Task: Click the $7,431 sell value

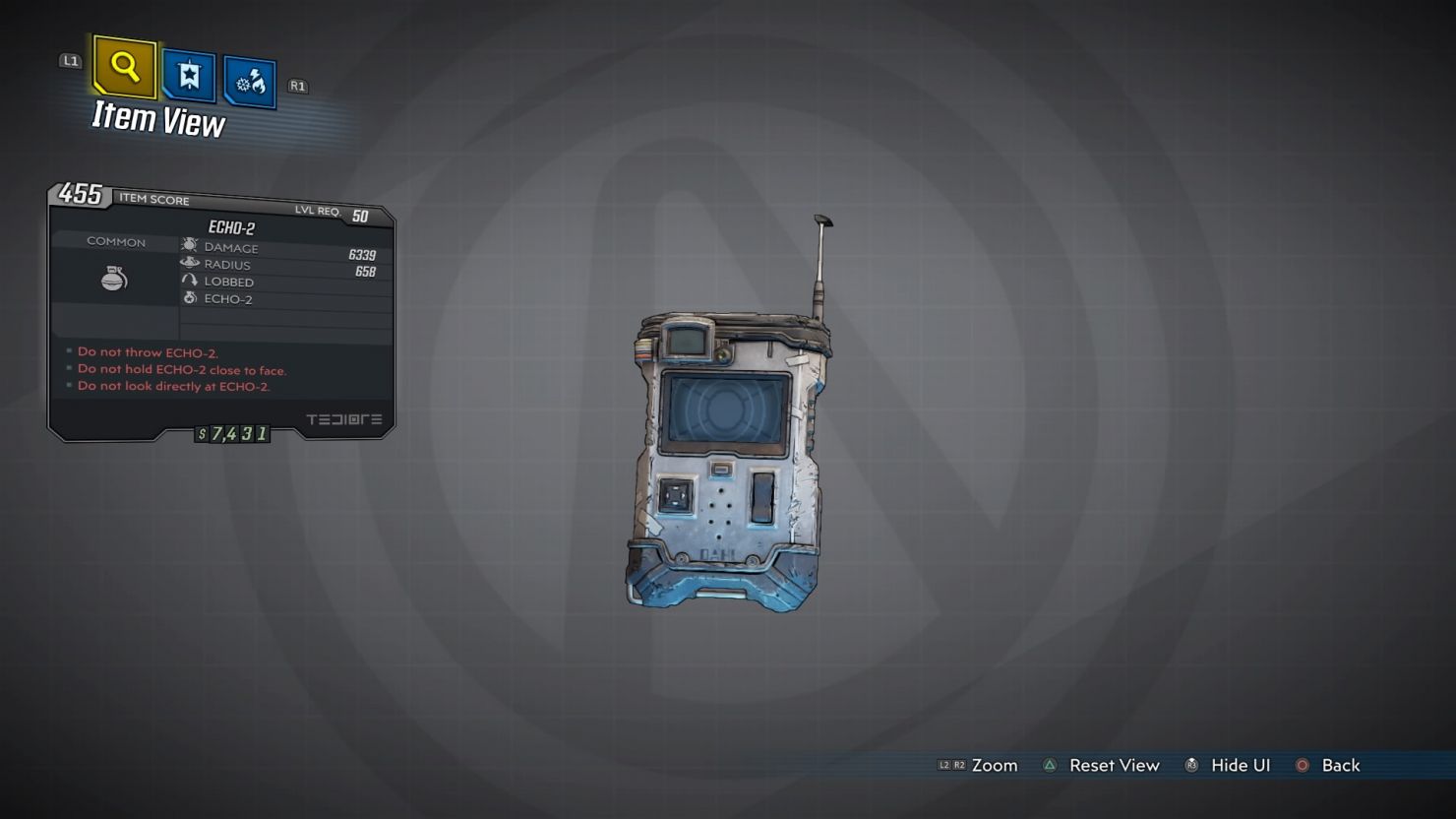Action: (x=232, y=432)
